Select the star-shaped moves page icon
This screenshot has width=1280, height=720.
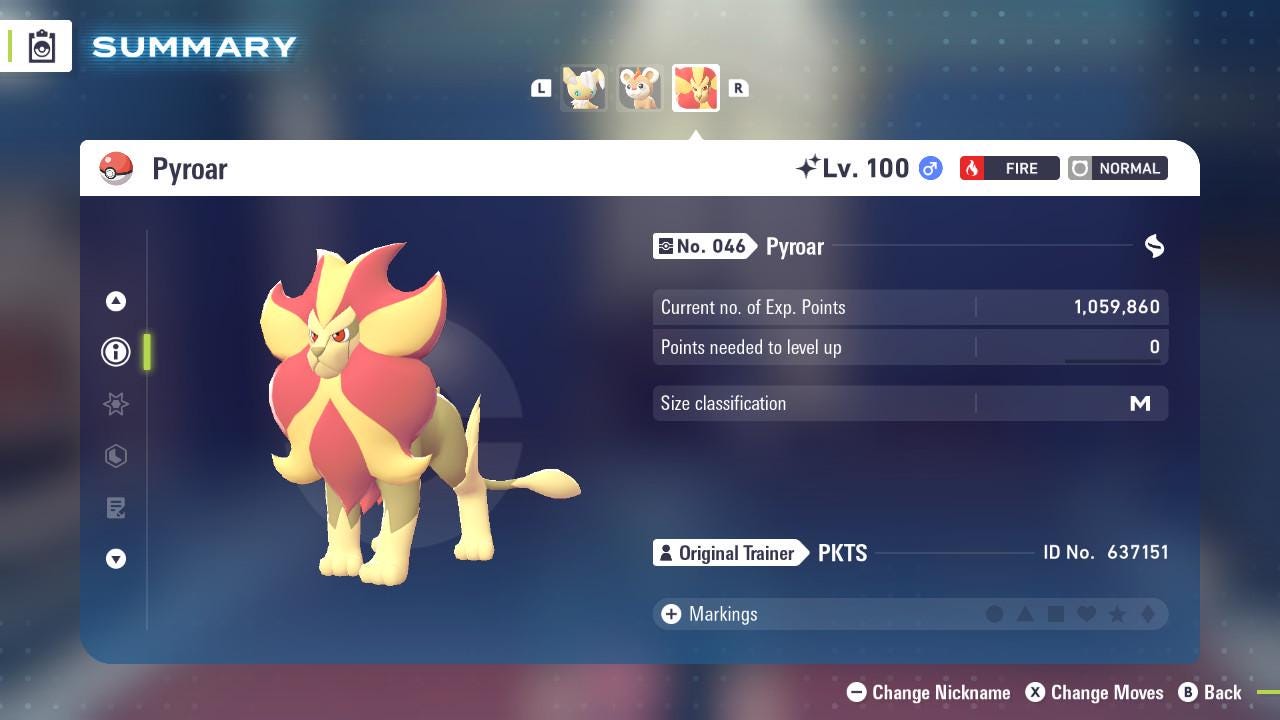coord(116,404)
